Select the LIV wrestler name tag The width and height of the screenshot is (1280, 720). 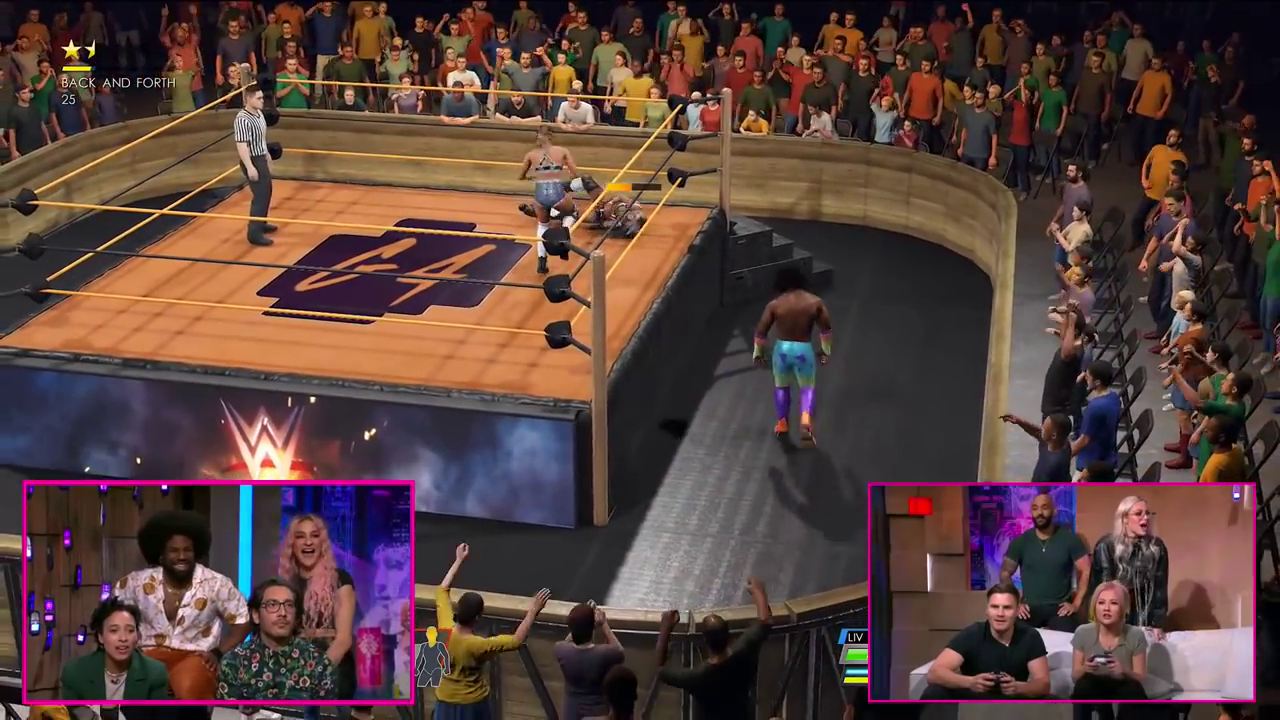click(855, 637)
